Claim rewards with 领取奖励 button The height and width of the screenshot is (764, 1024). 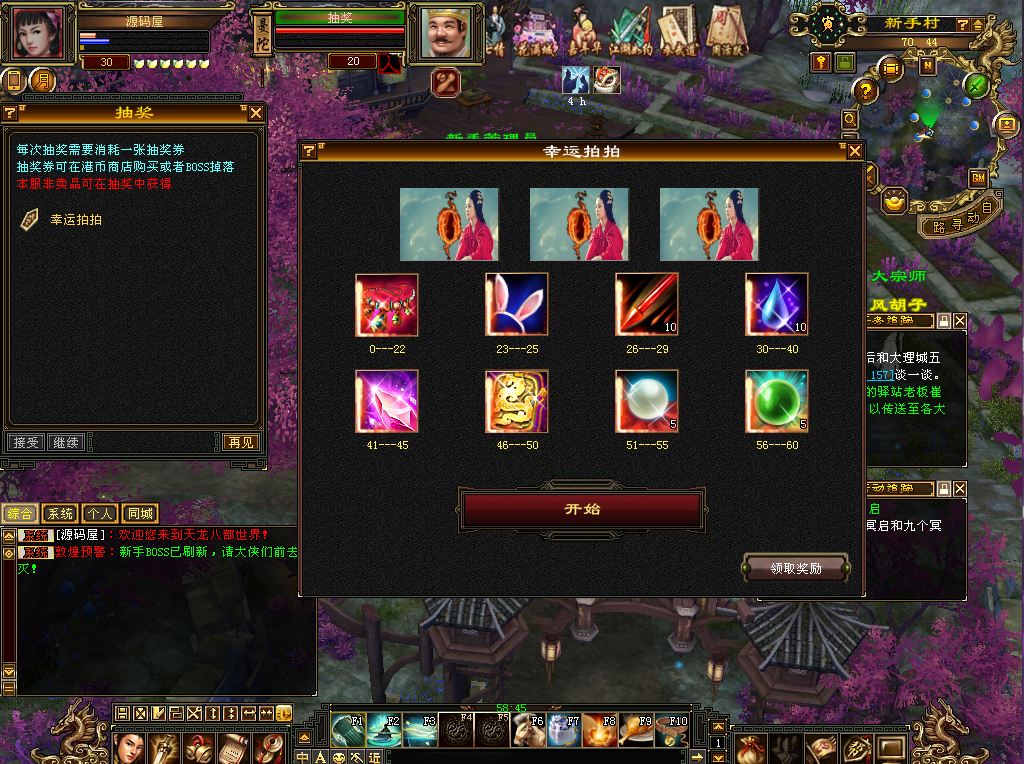pyautogui.click(x=796, y=568)
